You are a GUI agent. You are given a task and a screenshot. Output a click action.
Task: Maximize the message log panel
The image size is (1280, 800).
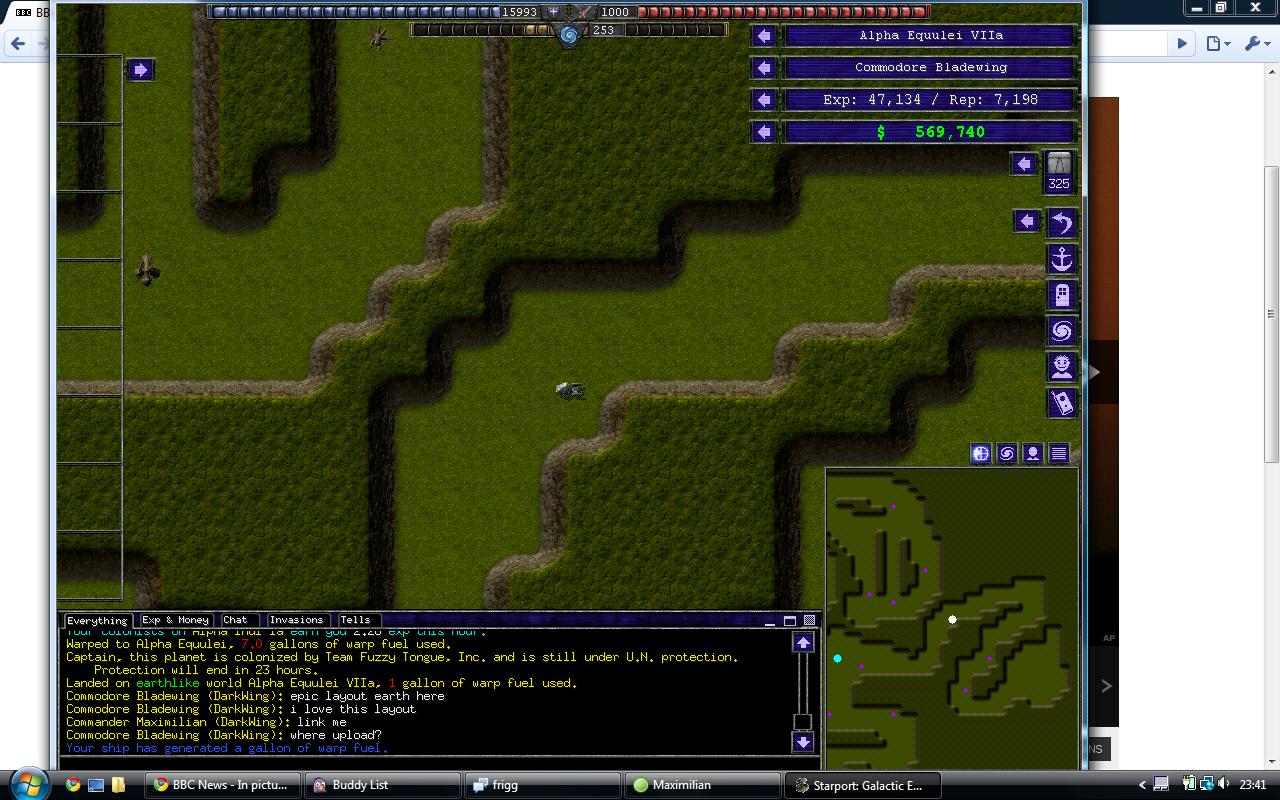(789, 621)
